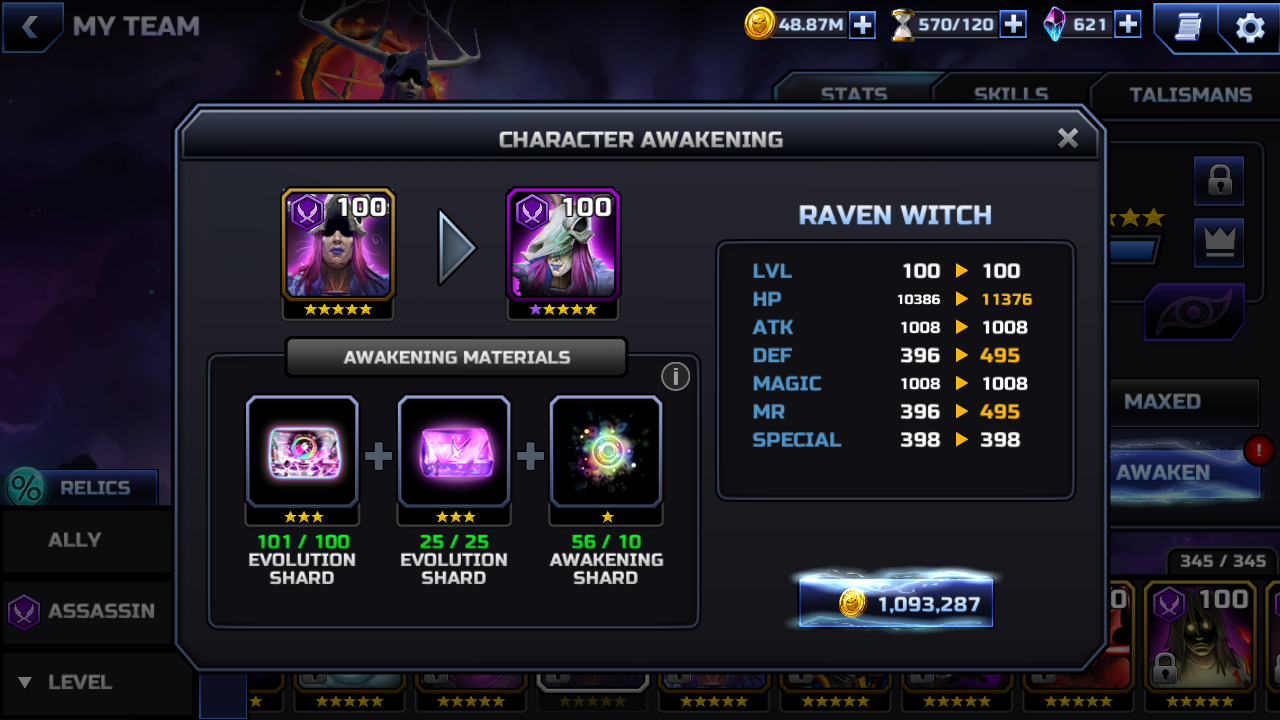This screenshot has width=1280, height=720.
Task: Go back from My Team screen
Action: pyautogui.click(x=31, y=27)
